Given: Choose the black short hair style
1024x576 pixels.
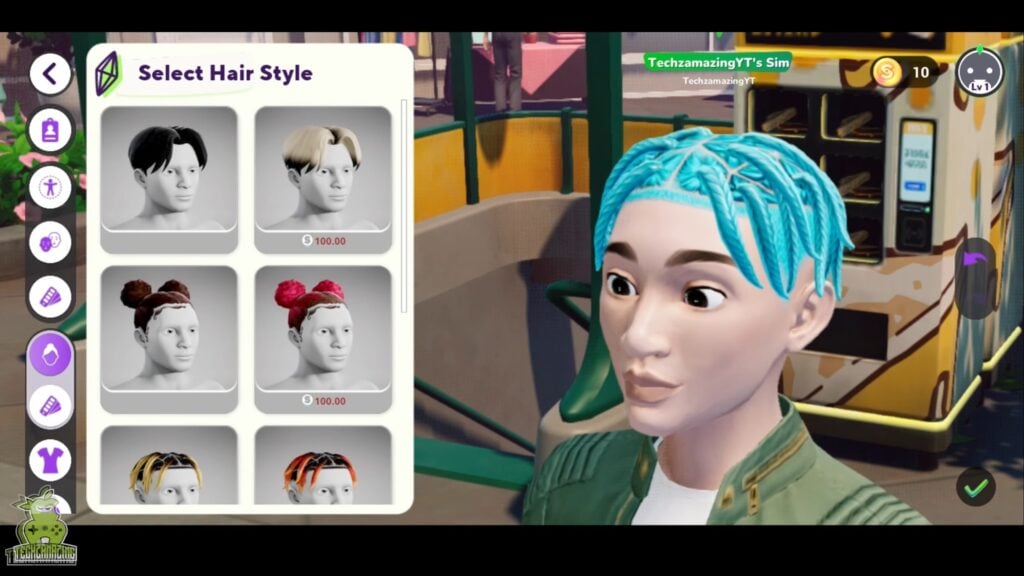Looking at the screenshot, I should 169,169.
